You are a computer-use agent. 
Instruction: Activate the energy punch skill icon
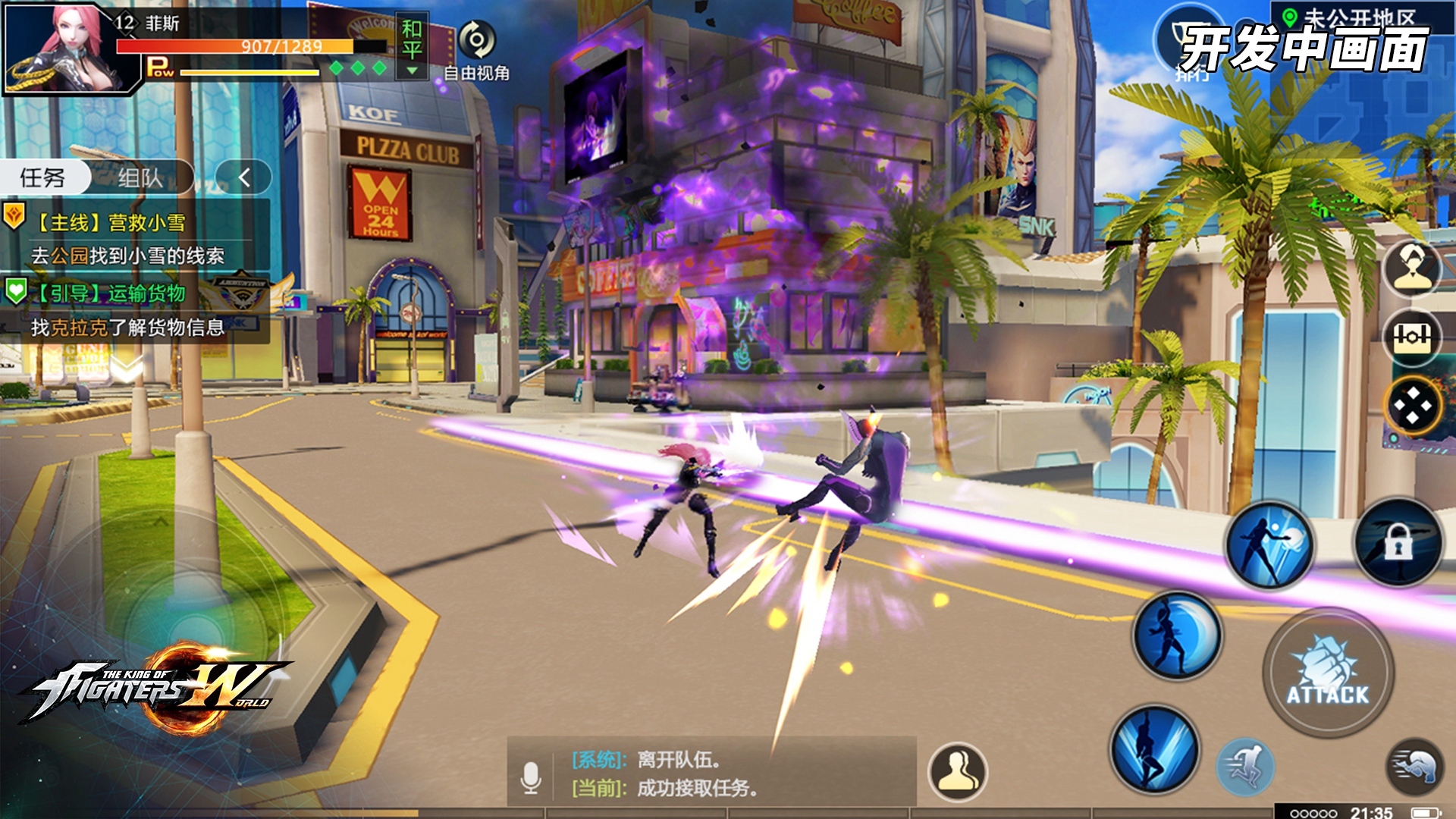[1269, 545]
